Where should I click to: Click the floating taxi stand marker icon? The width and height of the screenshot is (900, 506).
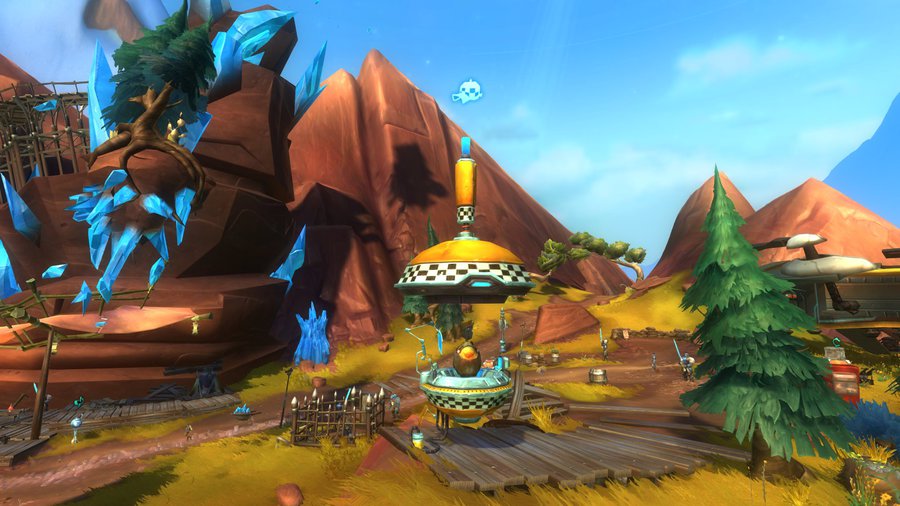point(467,92)
